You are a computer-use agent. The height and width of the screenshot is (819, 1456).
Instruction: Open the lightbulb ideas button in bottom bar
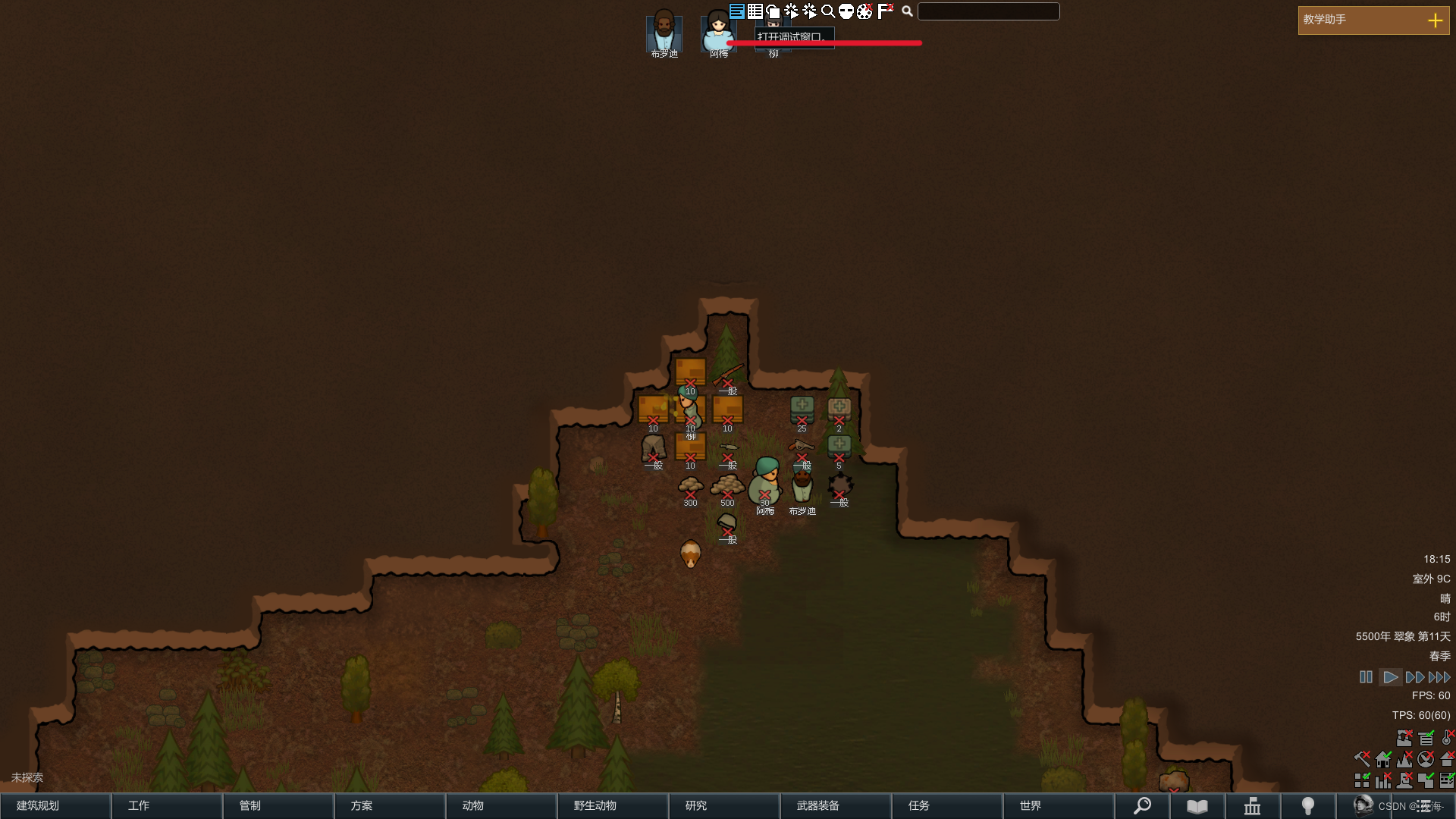(x=1308, y=806)
